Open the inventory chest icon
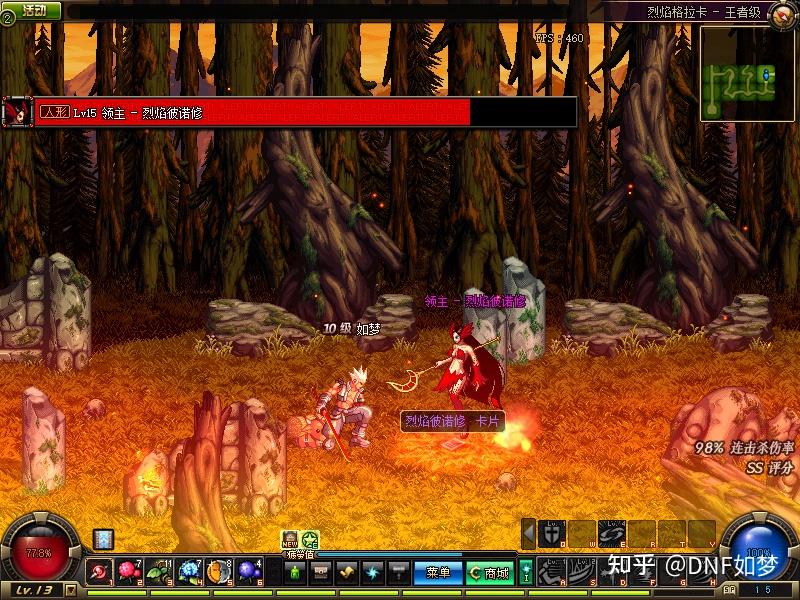This screenshot has height=600, width=800. point(321,573)
